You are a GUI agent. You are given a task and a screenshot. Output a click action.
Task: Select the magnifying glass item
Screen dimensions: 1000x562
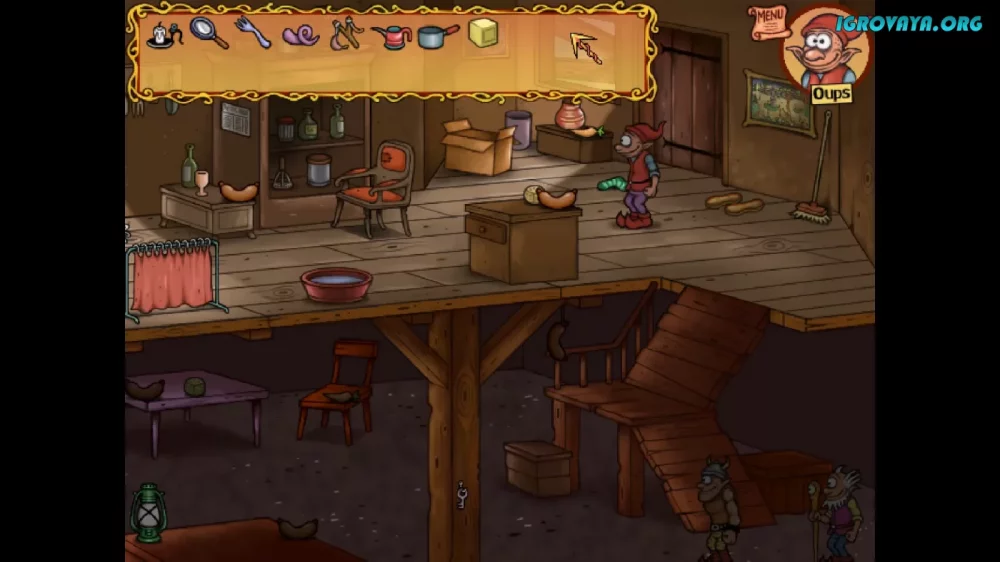click(209, 34)
